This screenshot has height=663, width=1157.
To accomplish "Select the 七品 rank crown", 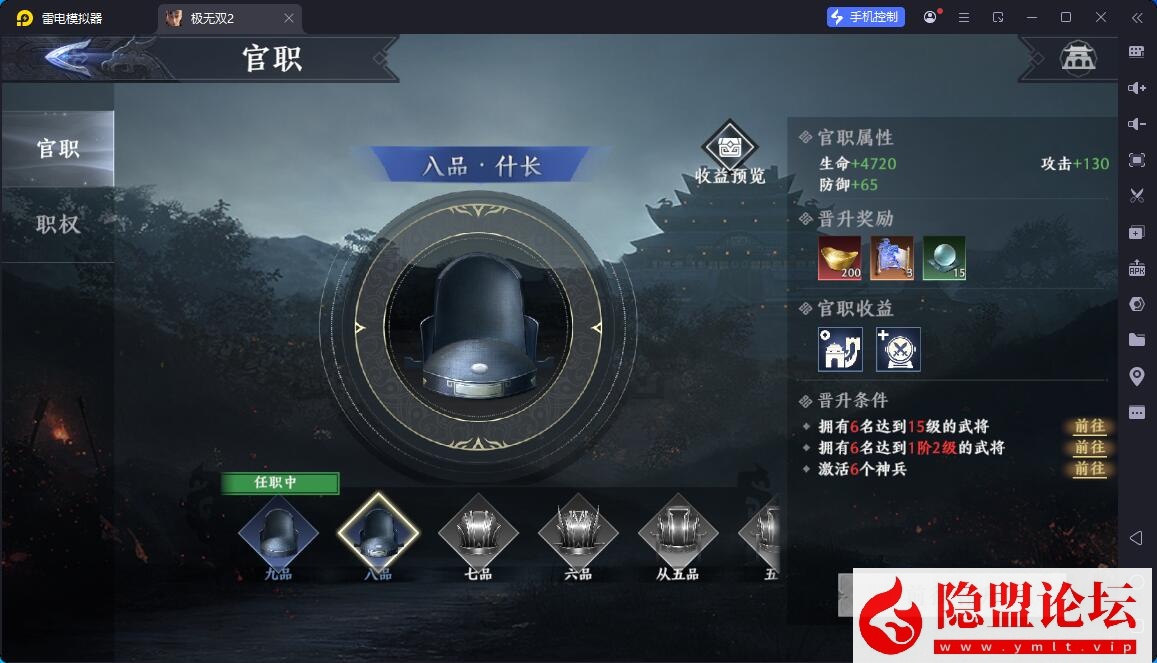I will 478,533.
